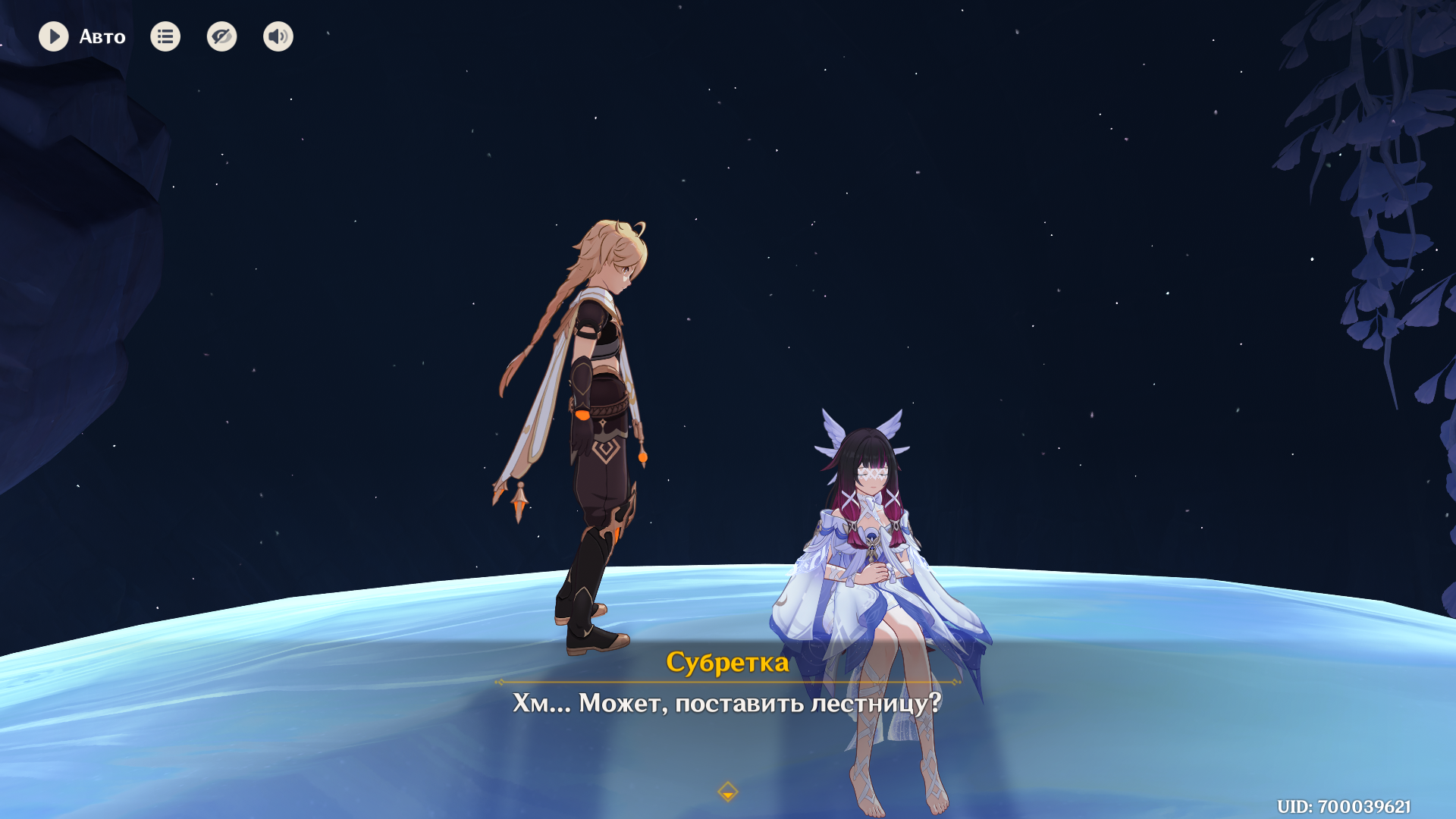
Task: Open the dialogue history log
Action: [165, 36]
